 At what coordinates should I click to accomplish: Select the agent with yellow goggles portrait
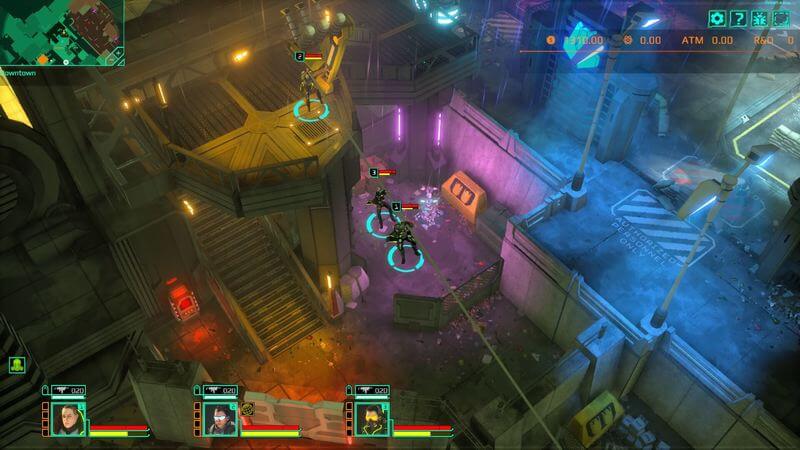[x=371, y=418]
